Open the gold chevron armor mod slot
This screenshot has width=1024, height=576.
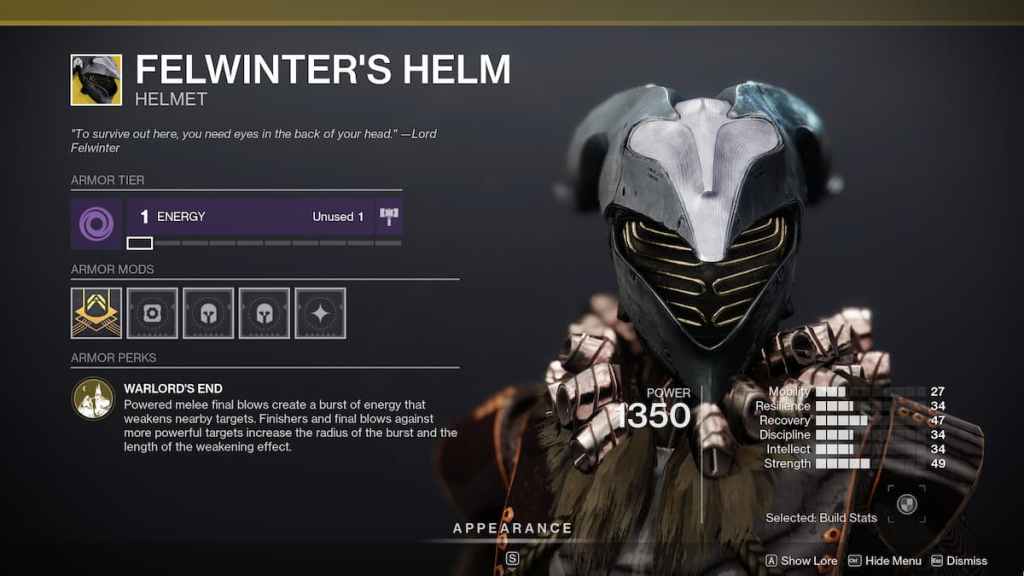(96, 313)
